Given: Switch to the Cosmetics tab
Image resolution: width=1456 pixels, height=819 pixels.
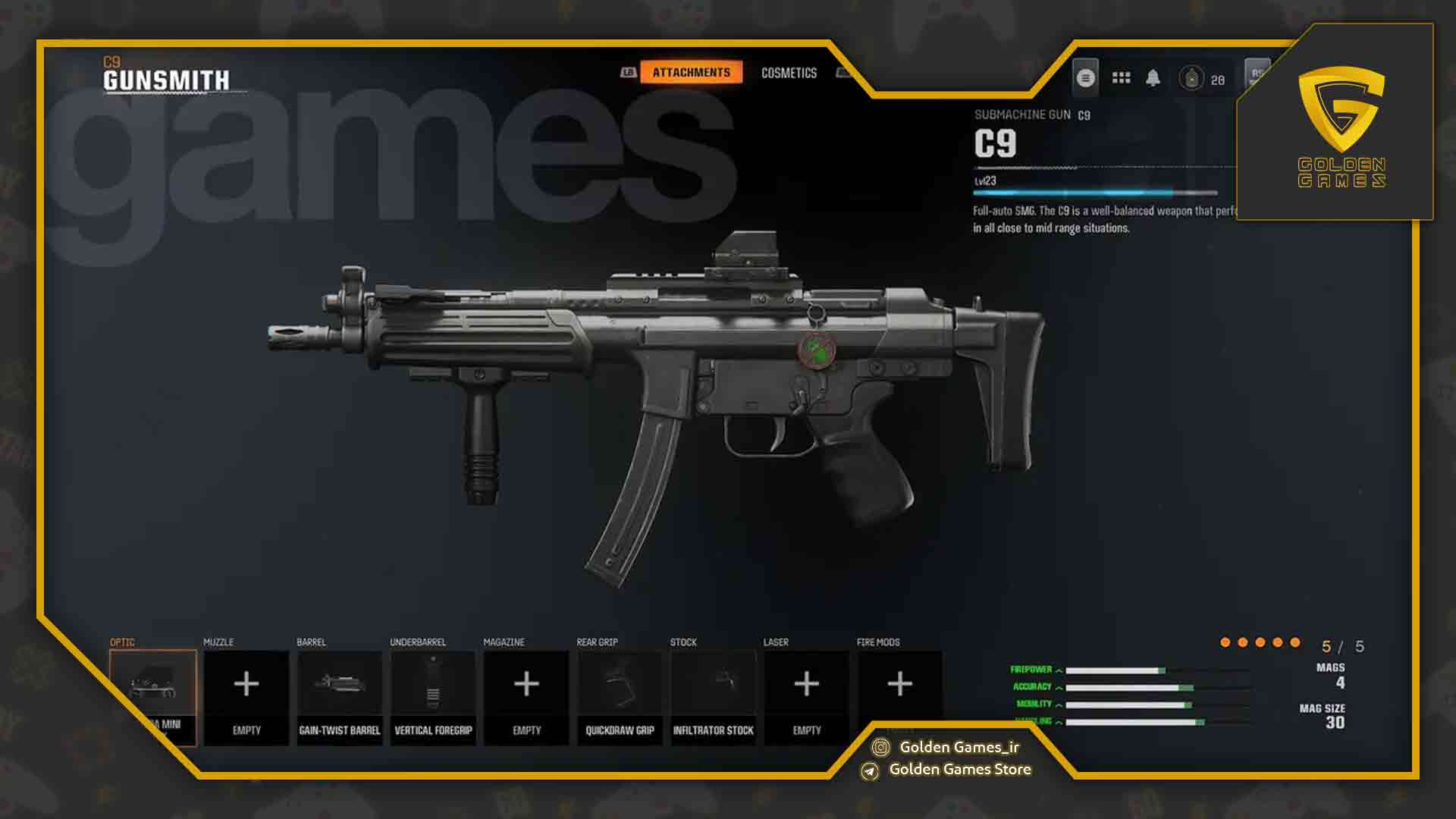Looking at the screenshot, I should tap(789, 73).
